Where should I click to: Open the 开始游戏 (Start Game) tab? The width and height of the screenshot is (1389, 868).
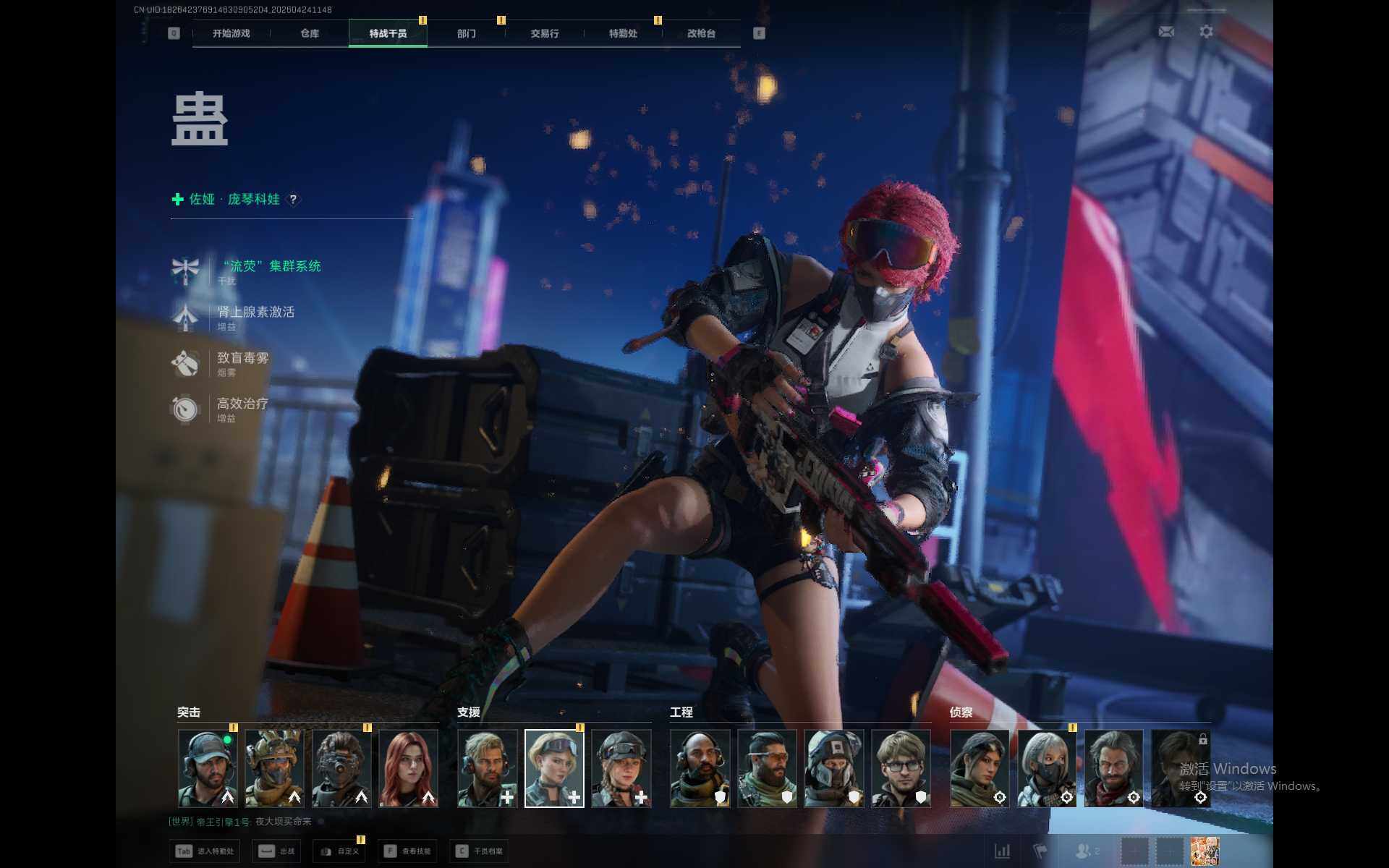pyautogui.click(x=231, y=33)
